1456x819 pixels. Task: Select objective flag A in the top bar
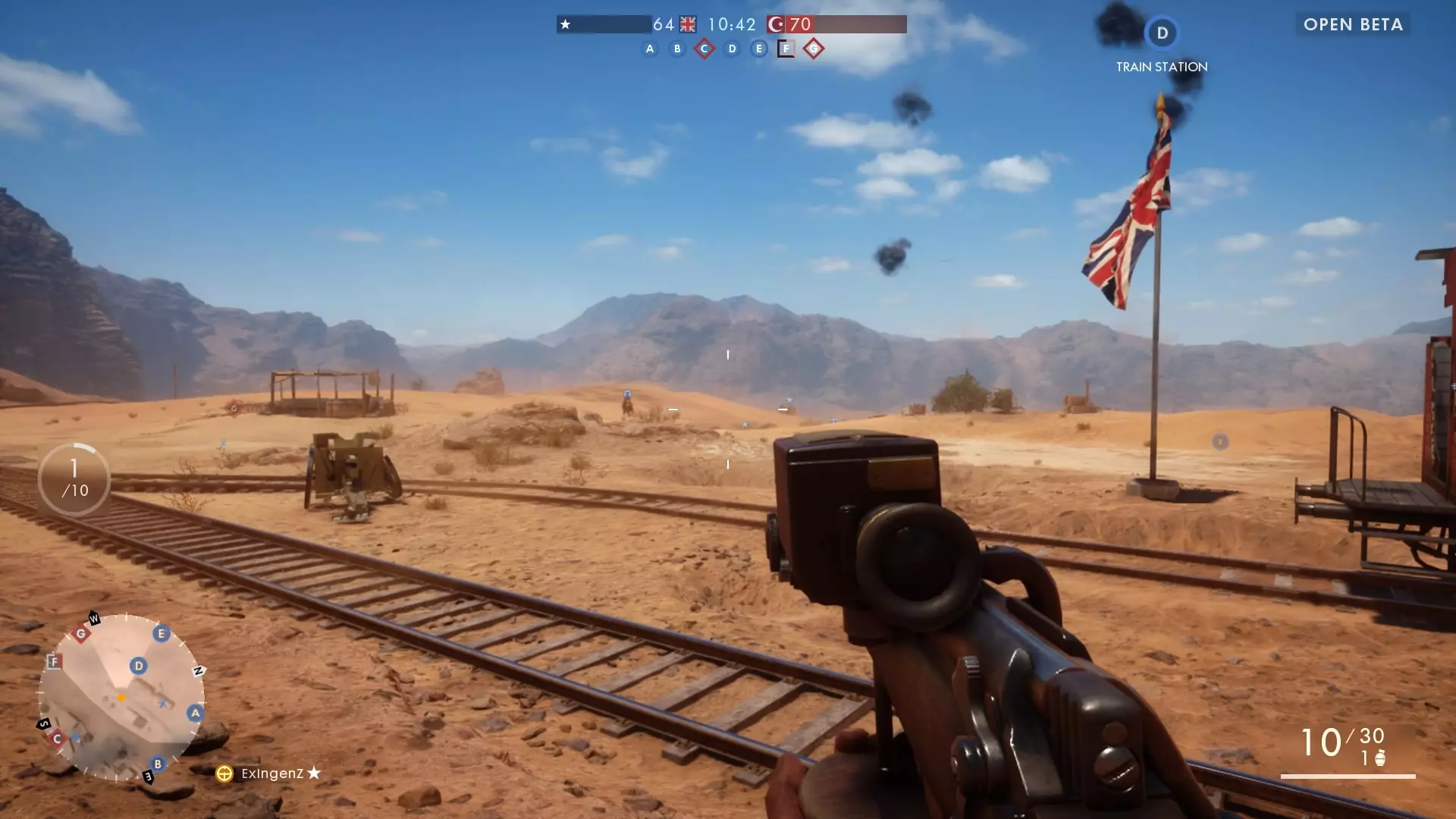pos(650,49)
